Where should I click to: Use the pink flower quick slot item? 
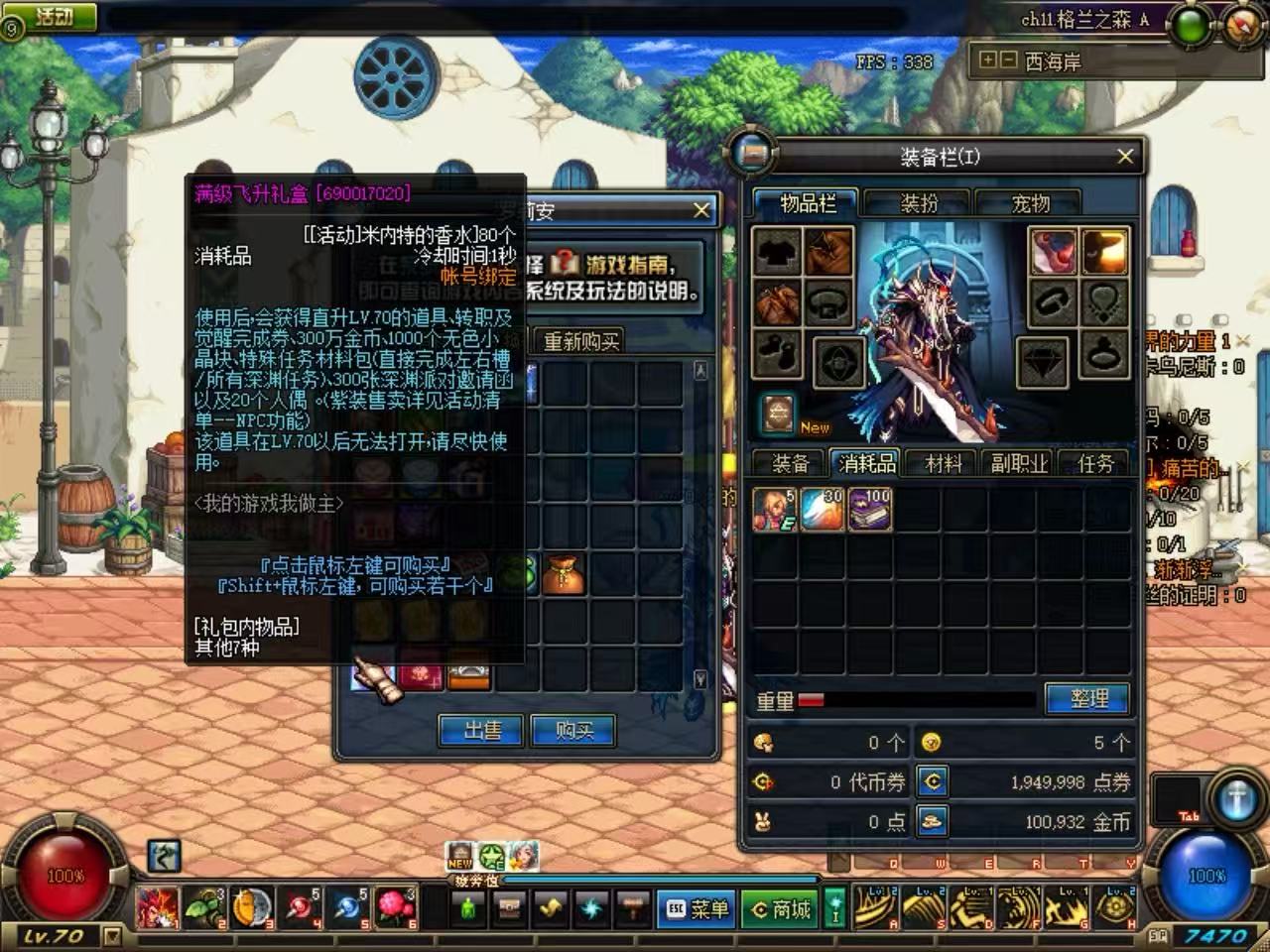pyautogui.click(x=394, y=907)
